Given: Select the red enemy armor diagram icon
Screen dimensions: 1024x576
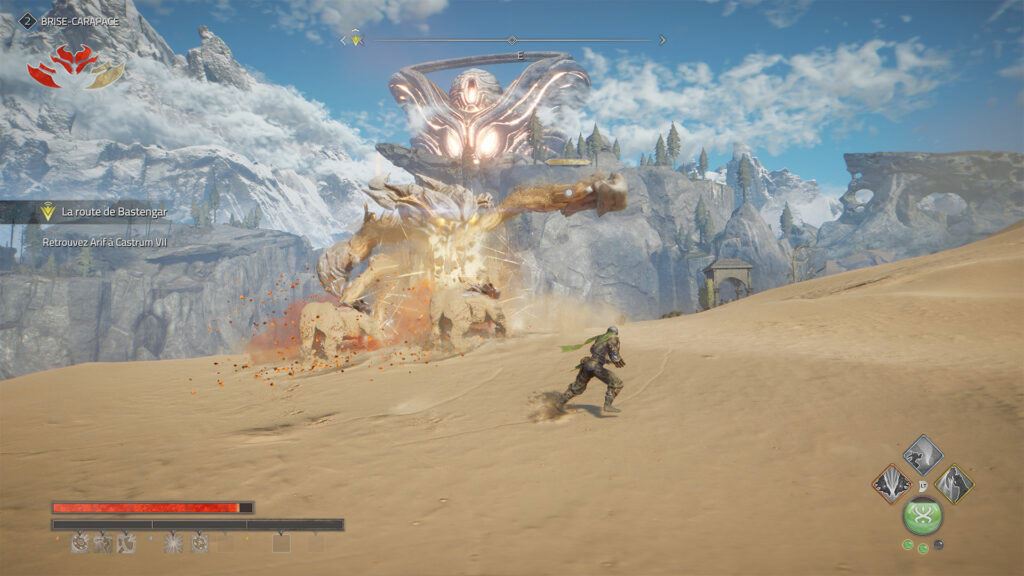Looking at the screenshot, I should 75,66.
